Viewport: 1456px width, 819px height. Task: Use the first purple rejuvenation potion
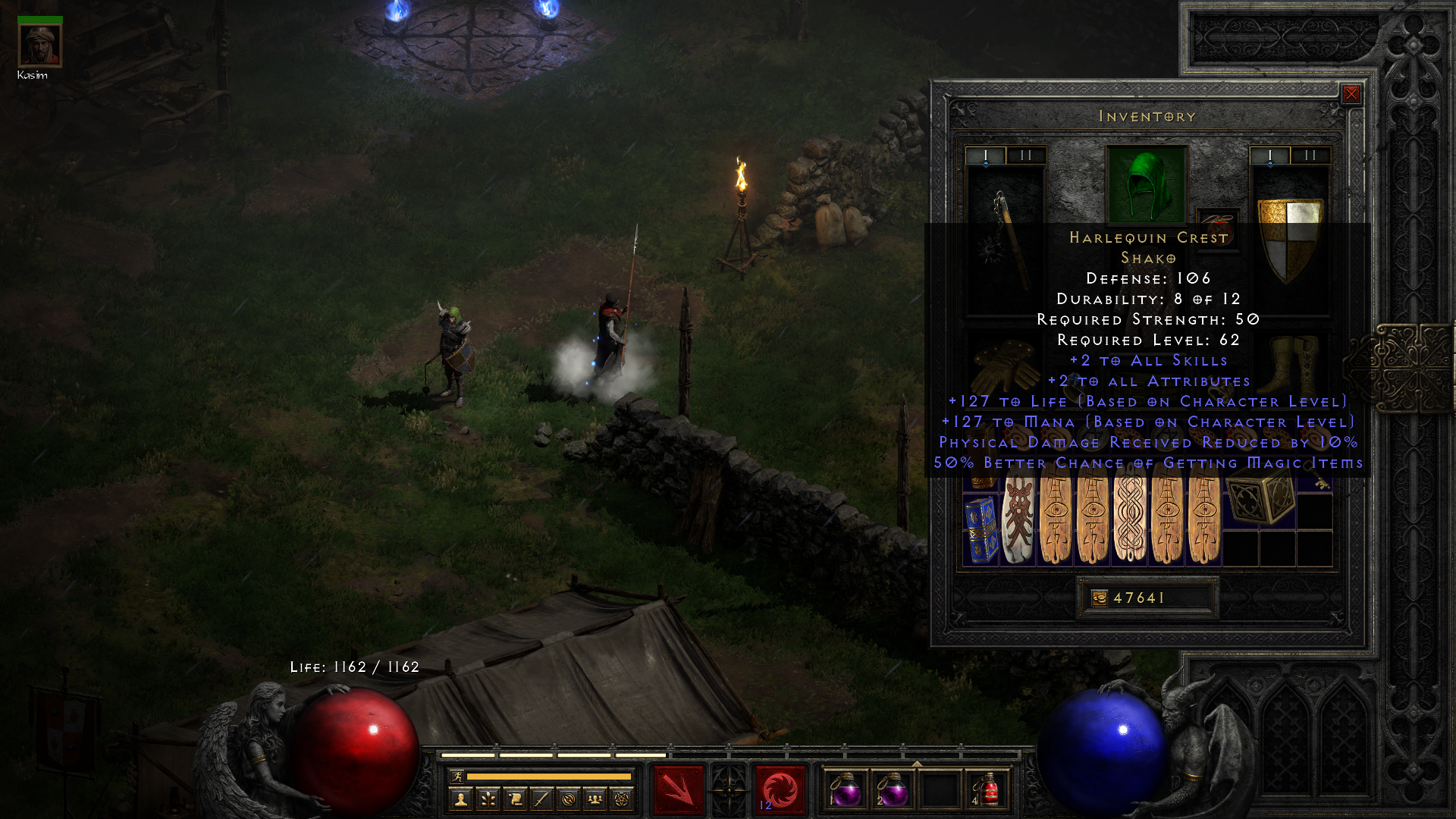[846, 790]
